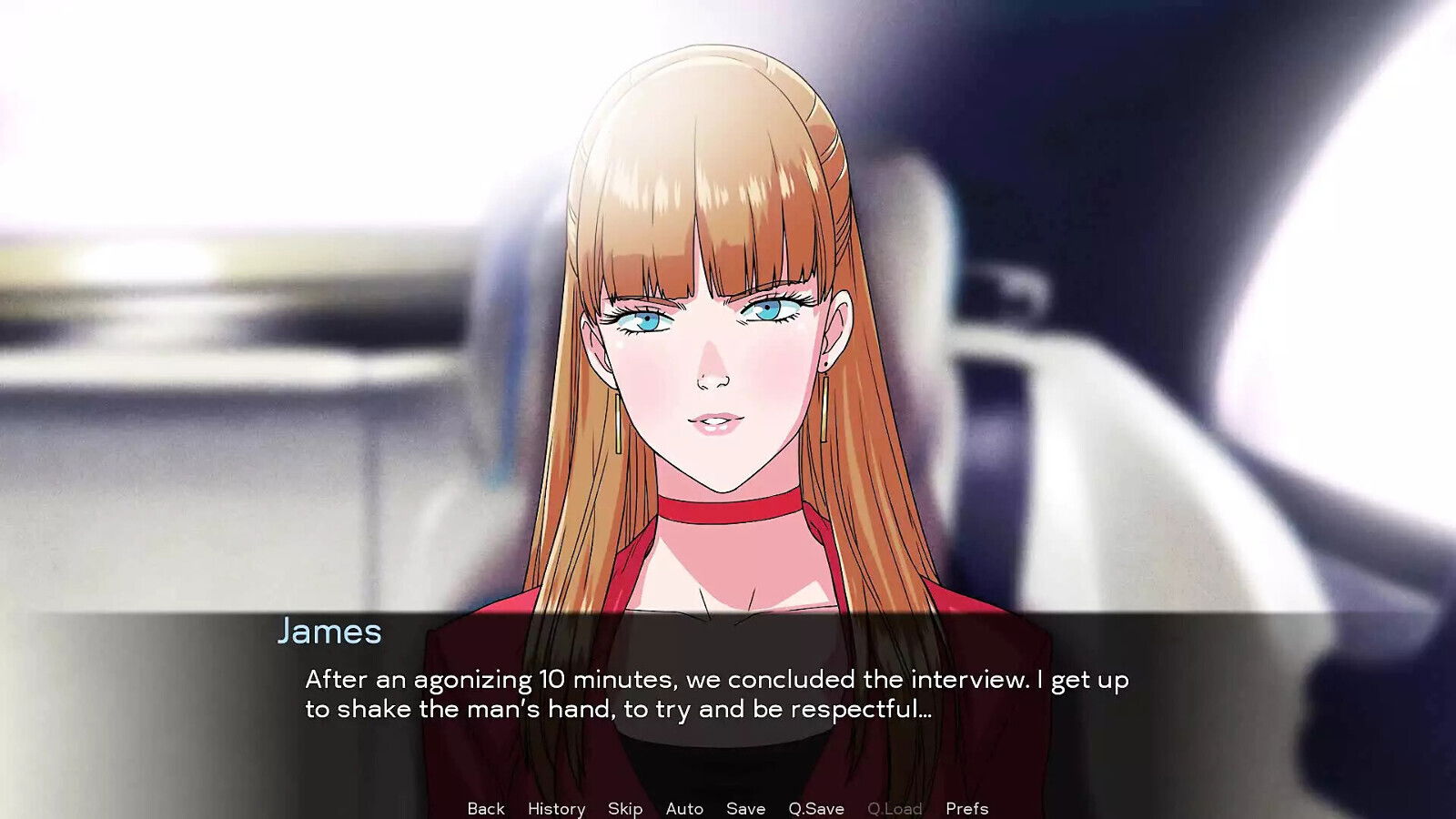
Task: Open the Save screen to pick a slot
Action: coord(744,808)
